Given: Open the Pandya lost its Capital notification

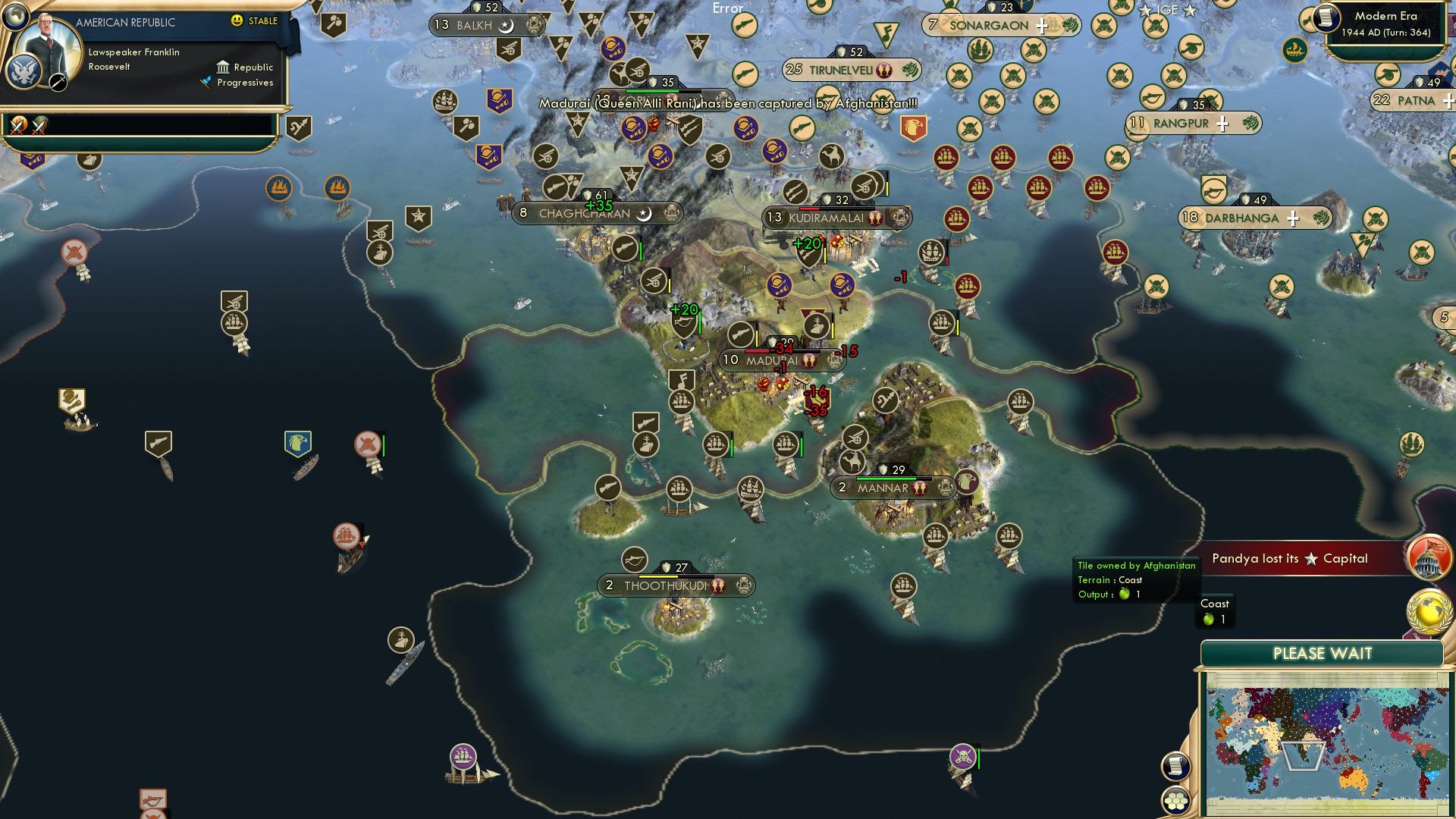Looking at the screenshot, I should (x=1289, y=558).
